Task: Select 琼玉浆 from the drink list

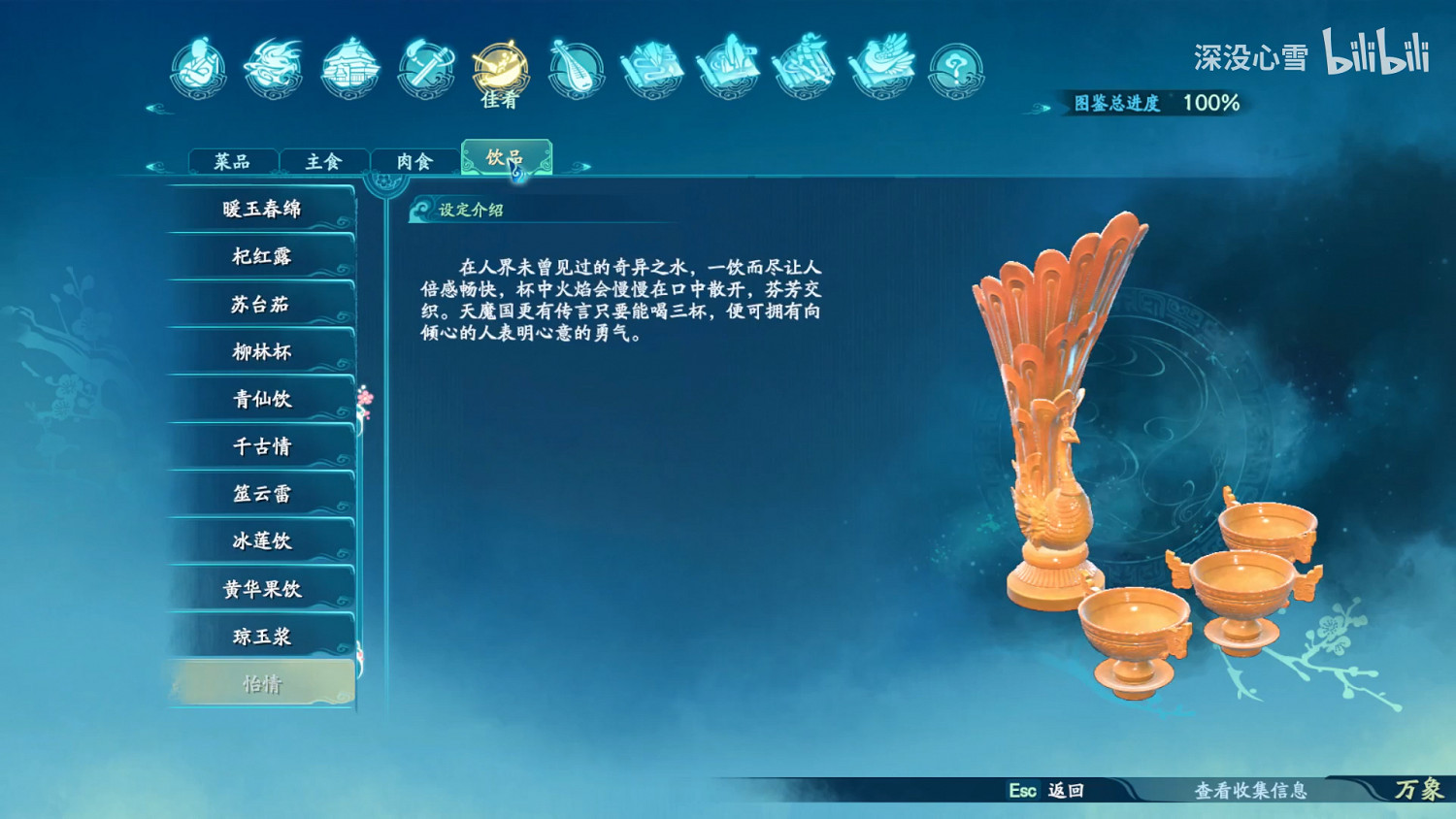Action: 262,636
